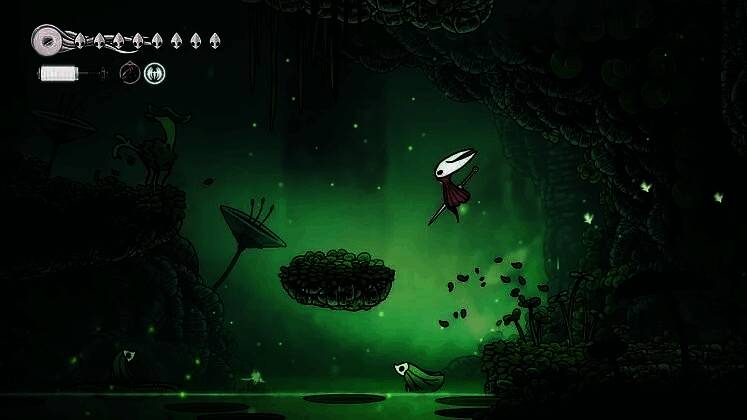The image size is (747, 420).
Task: Select the glowing white winged skill icon
Action: (154, 73)
